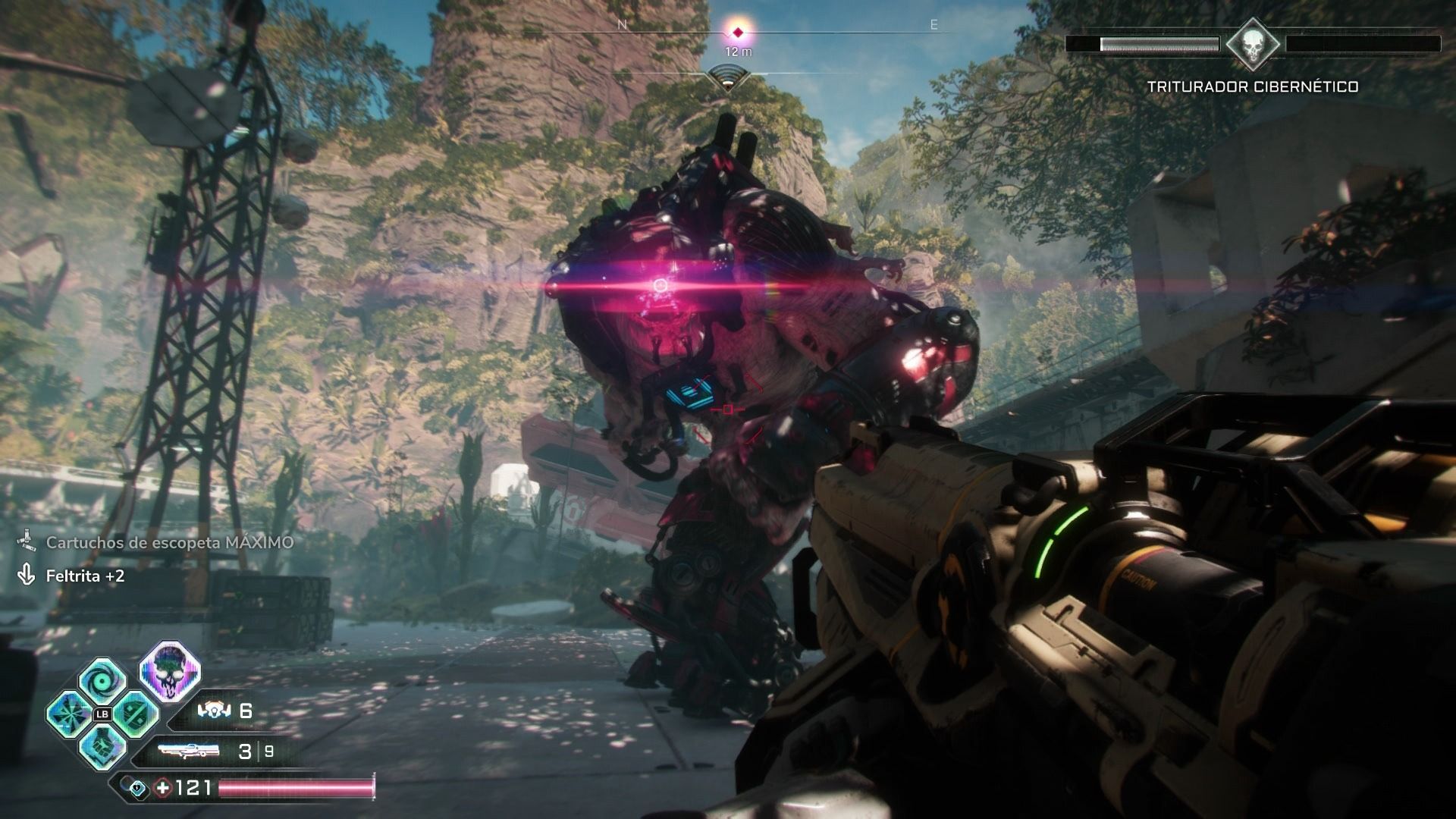Activate the purple skull Overdrive ability

pyautogui.click(x=170, y=670)
